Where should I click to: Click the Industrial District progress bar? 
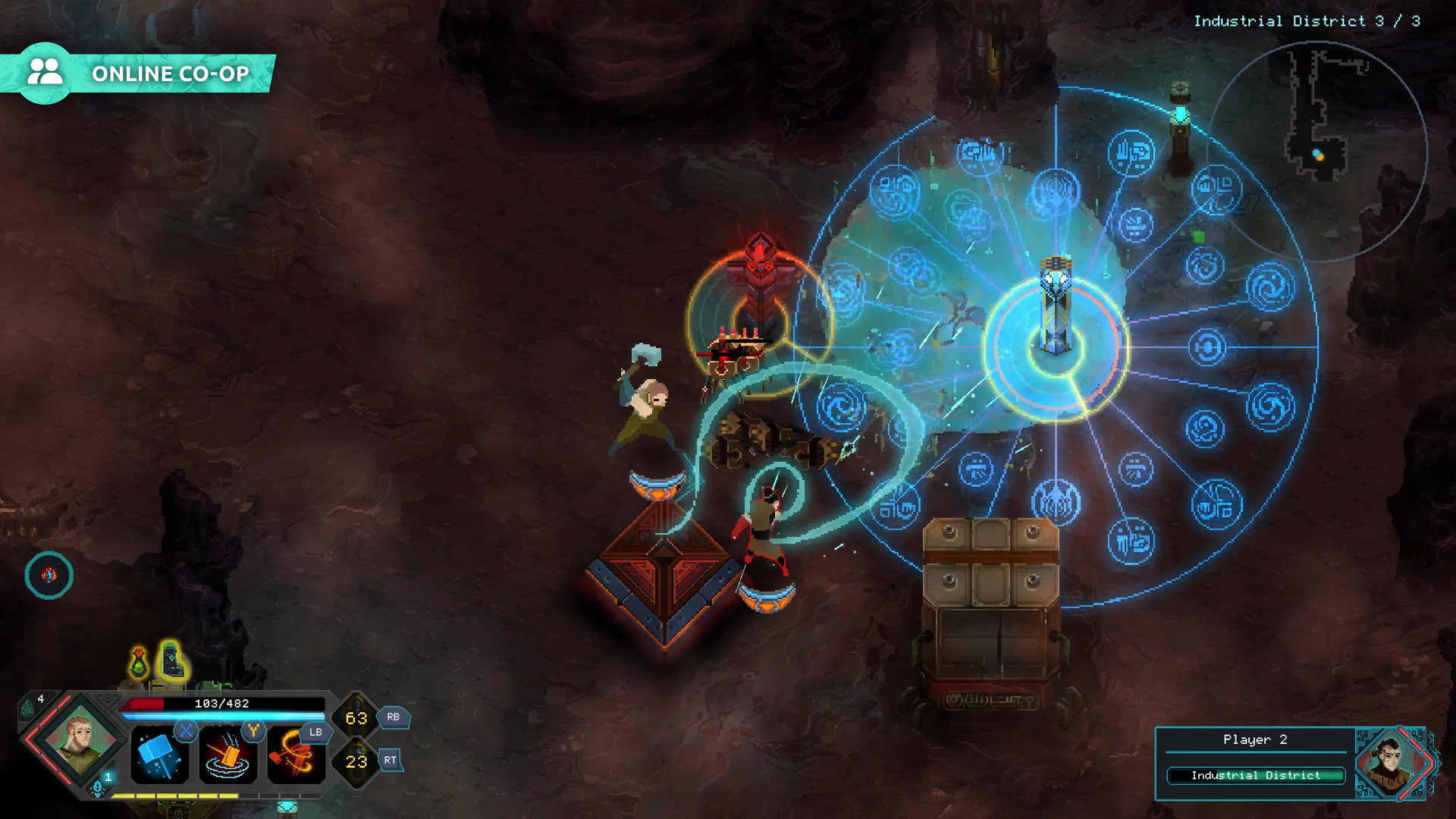pos(1255,775)
